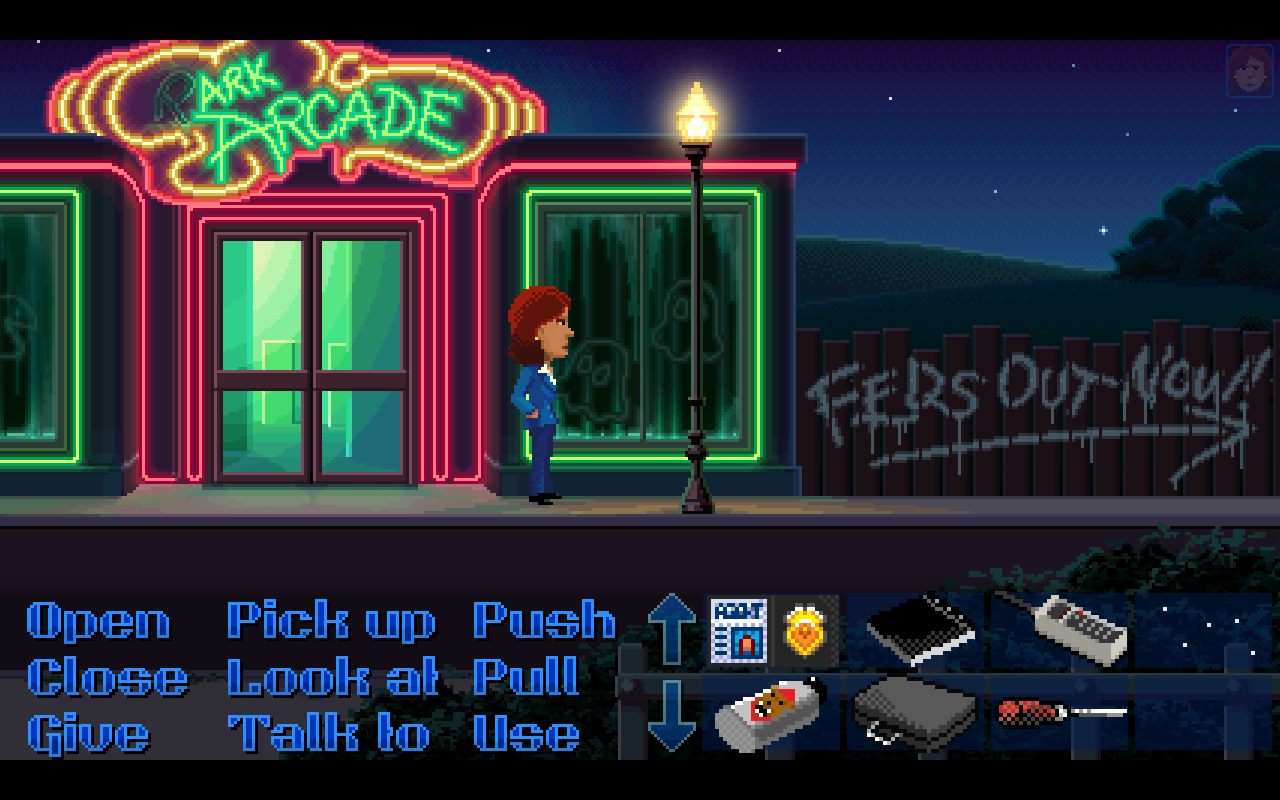This screenshot has height=800, width=1280.
Task: Select the Pick up verb
Action: [x=330, y=622]
